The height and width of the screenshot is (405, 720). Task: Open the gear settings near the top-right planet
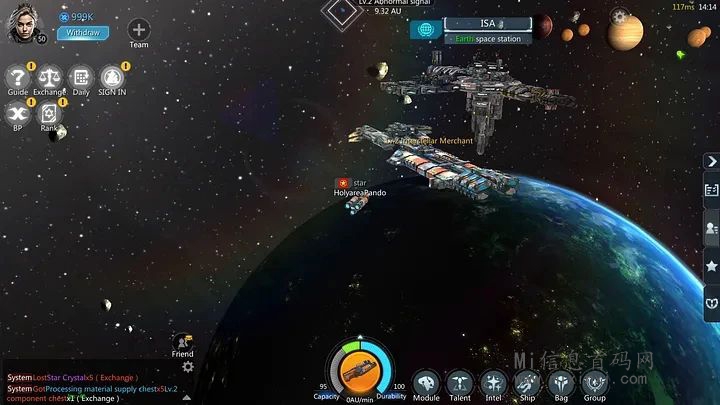coord(620,17)
